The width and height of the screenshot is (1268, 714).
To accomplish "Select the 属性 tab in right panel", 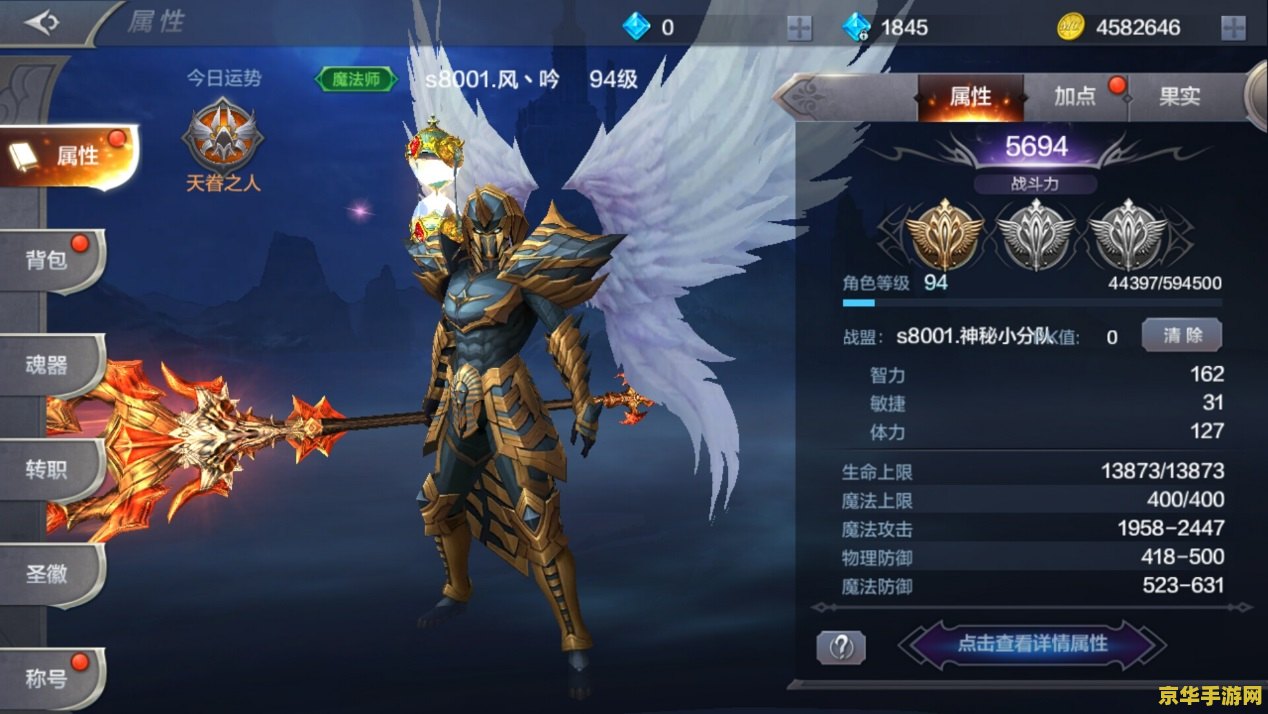I will pos(970,97).
